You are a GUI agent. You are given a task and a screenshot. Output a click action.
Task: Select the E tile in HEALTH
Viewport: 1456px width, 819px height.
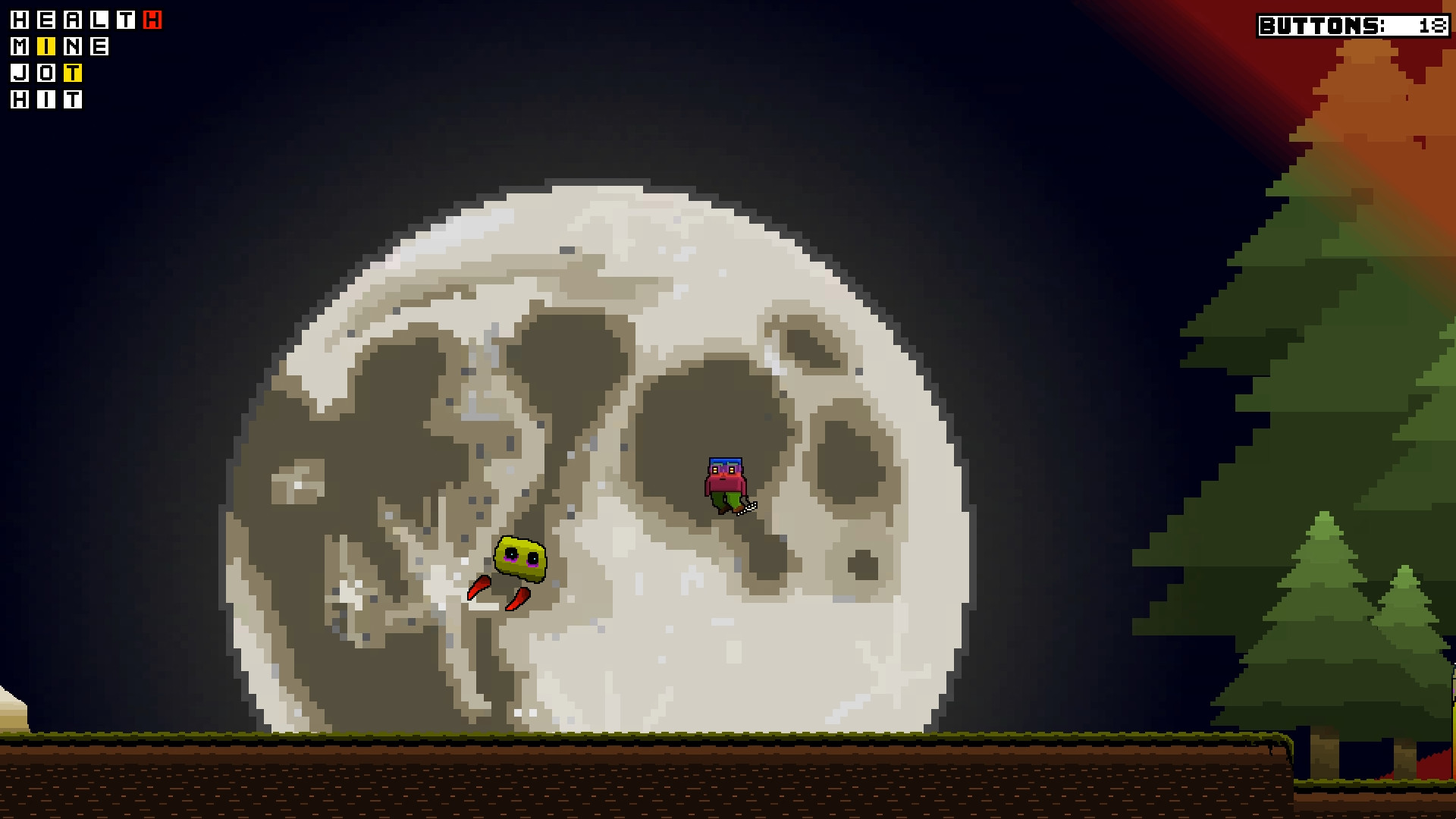pos(46,20)
